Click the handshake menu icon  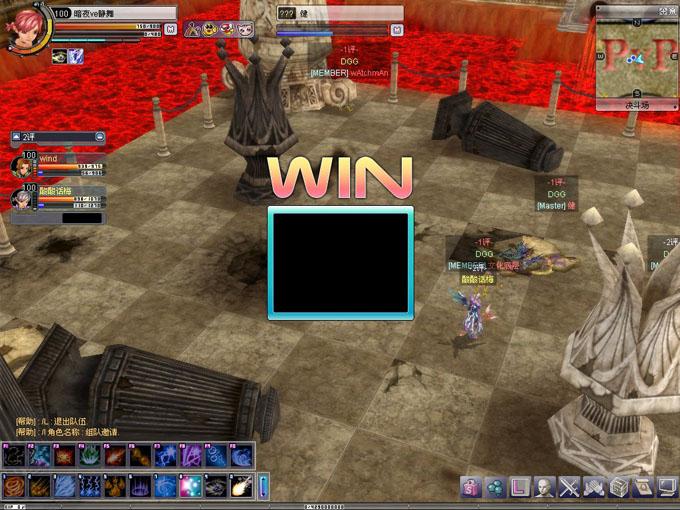coord(594,487)
